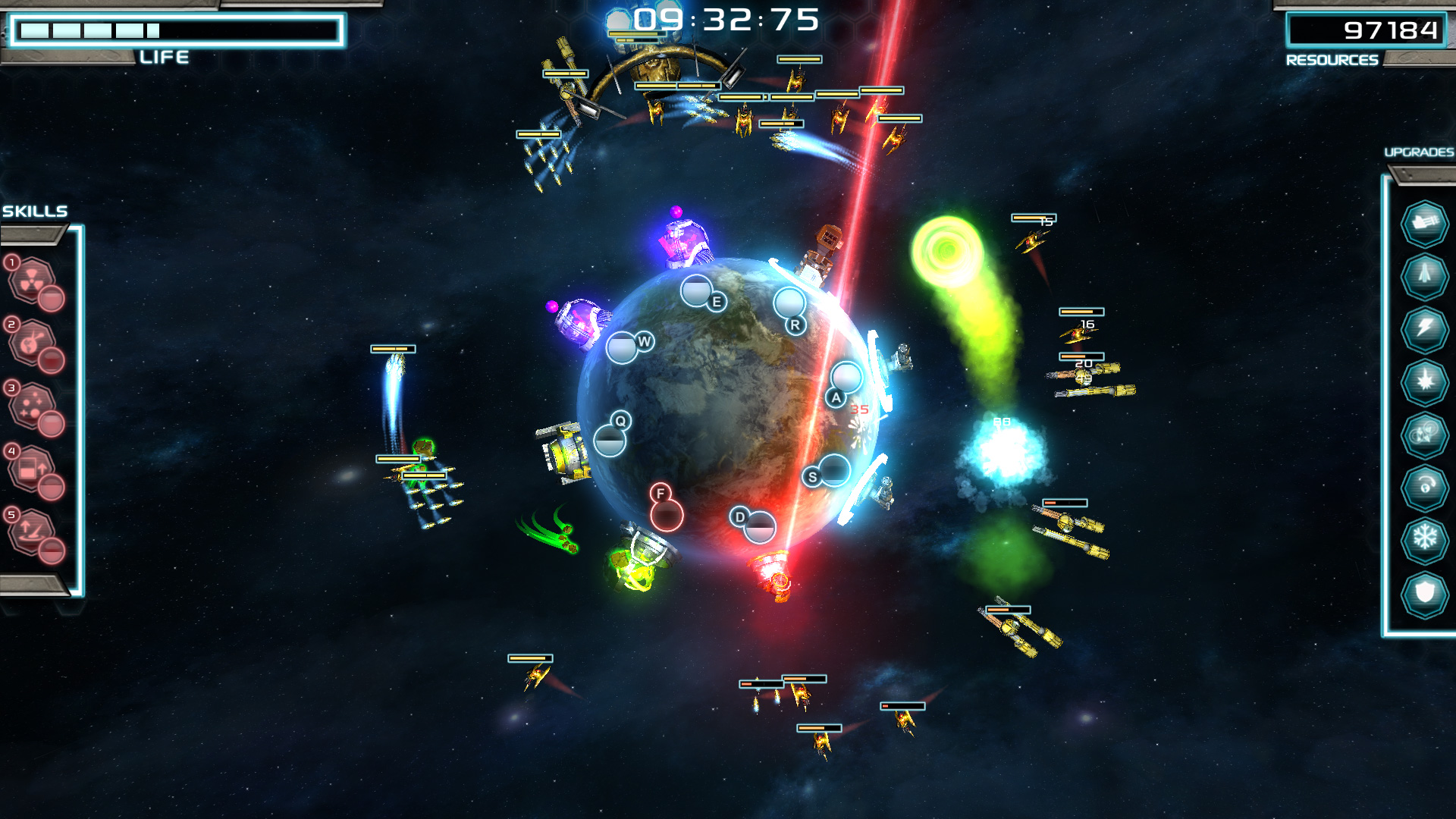The width and height of the screenshot is (1456, 819).
Task: Activate the nuclear radiation skill labeled 1
Action: pyautogui.click(x=31, y=280)
